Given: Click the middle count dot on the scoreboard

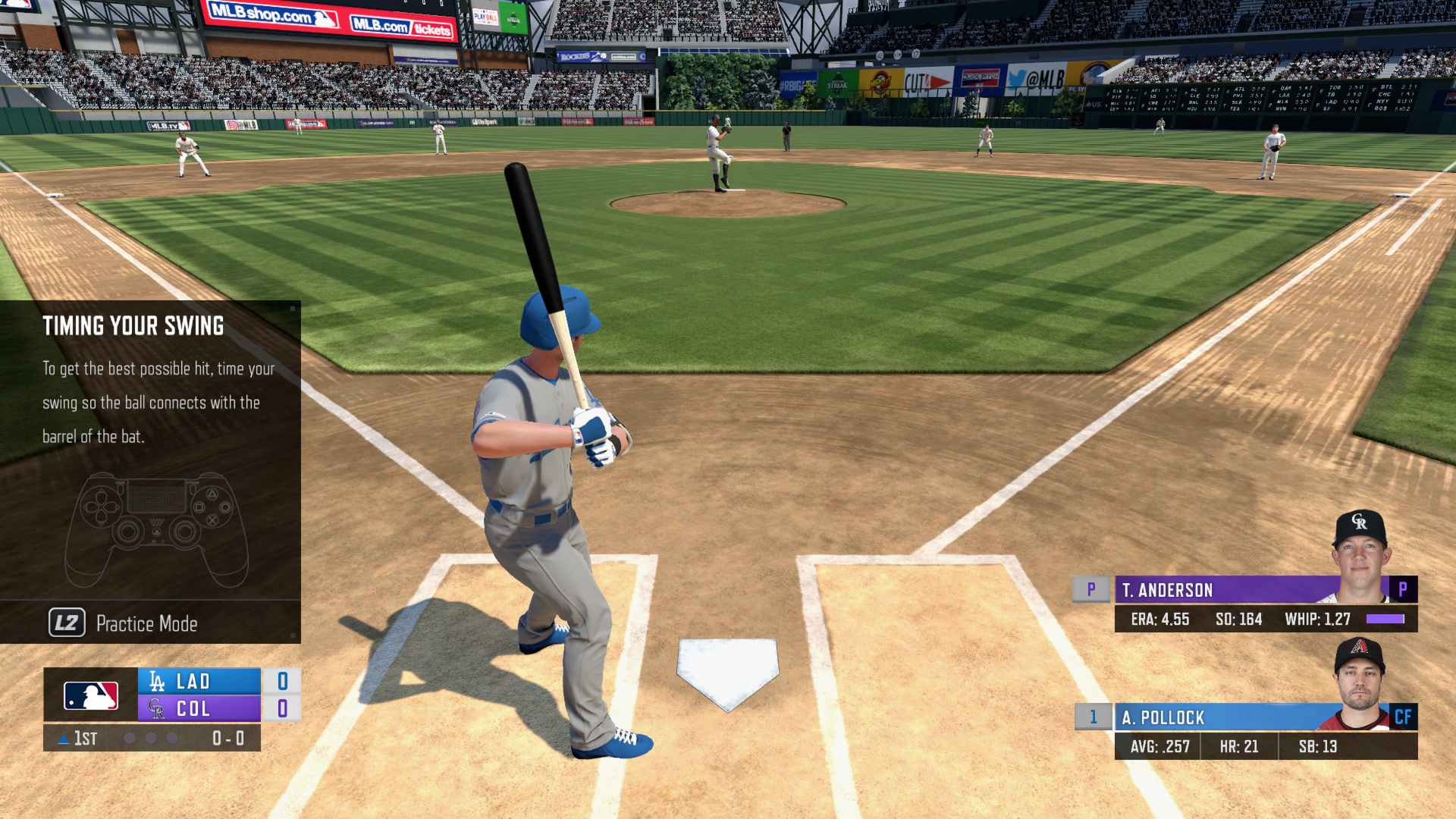Looking at the screenshot, I should (149, 738).
